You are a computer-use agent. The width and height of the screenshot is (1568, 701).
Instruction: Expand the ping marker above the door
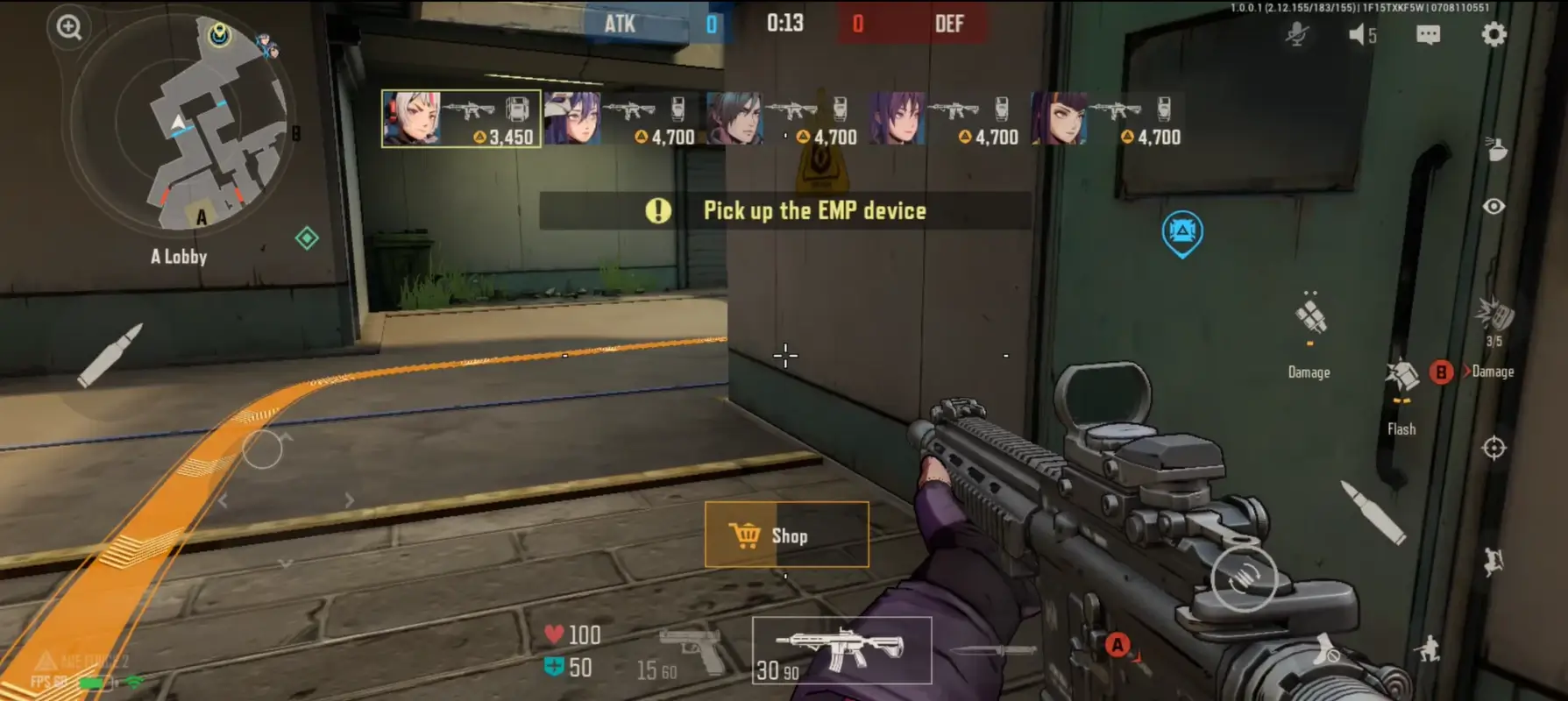click(x=1183, y=232)
